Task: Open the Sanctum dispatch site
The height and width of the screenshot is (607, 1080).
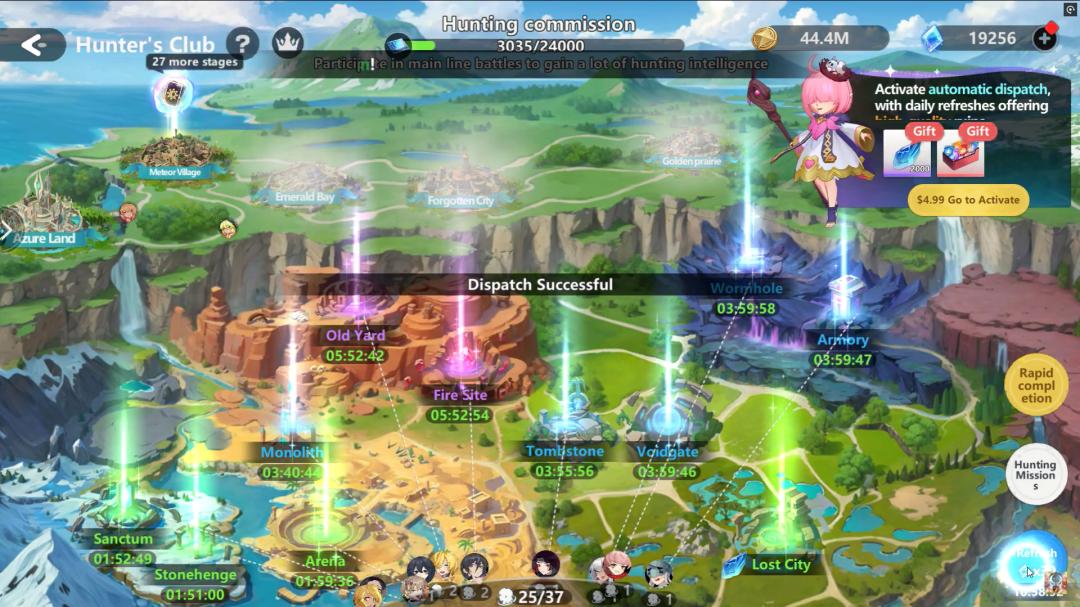Action: tap(123, 539)
